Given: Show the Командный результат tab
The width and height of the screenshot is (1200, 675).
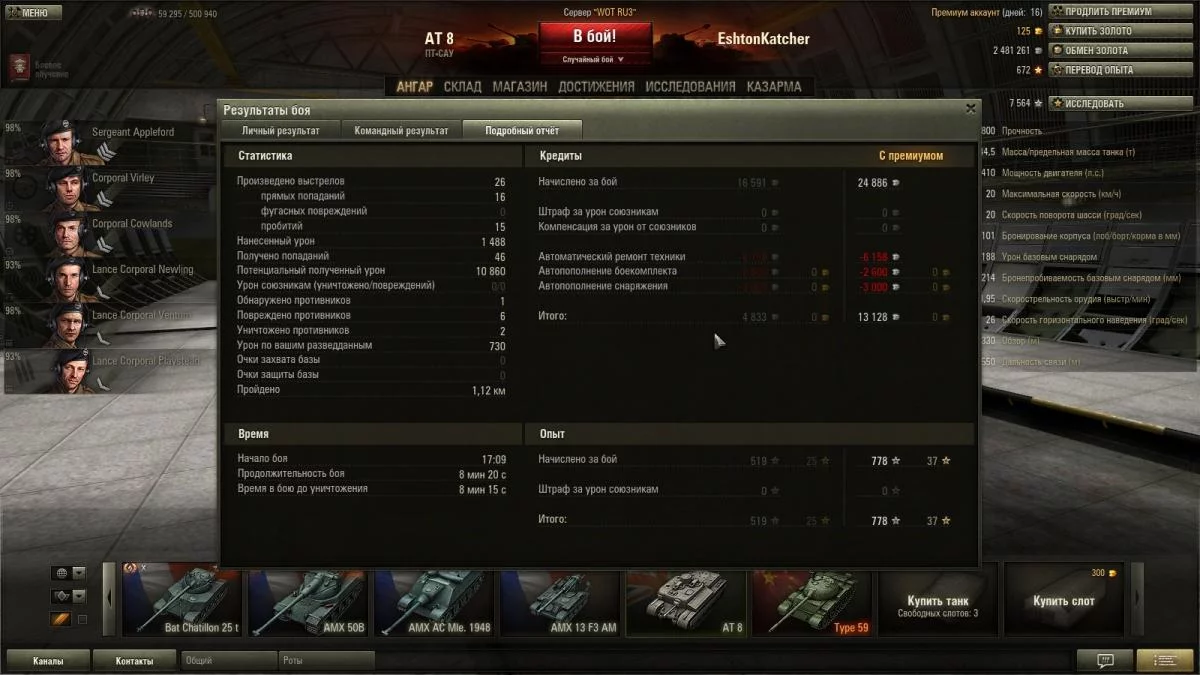Looking at the screenshot, I should point(401,131).
